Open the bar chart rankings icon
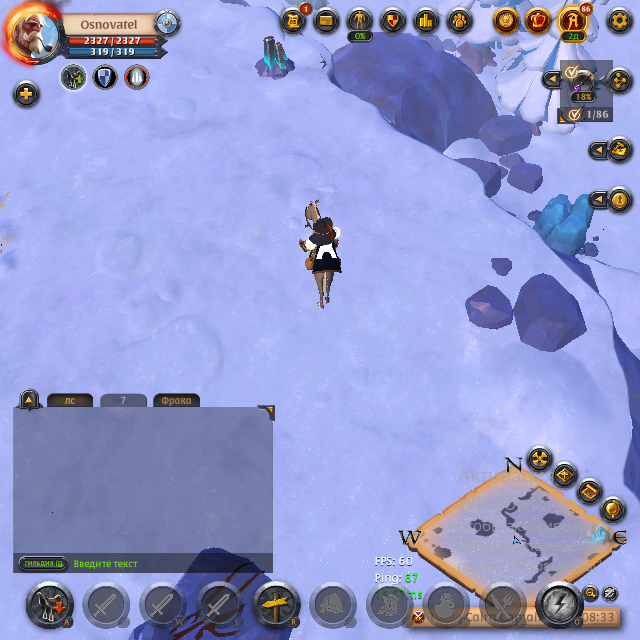 (x=426, y=20)
